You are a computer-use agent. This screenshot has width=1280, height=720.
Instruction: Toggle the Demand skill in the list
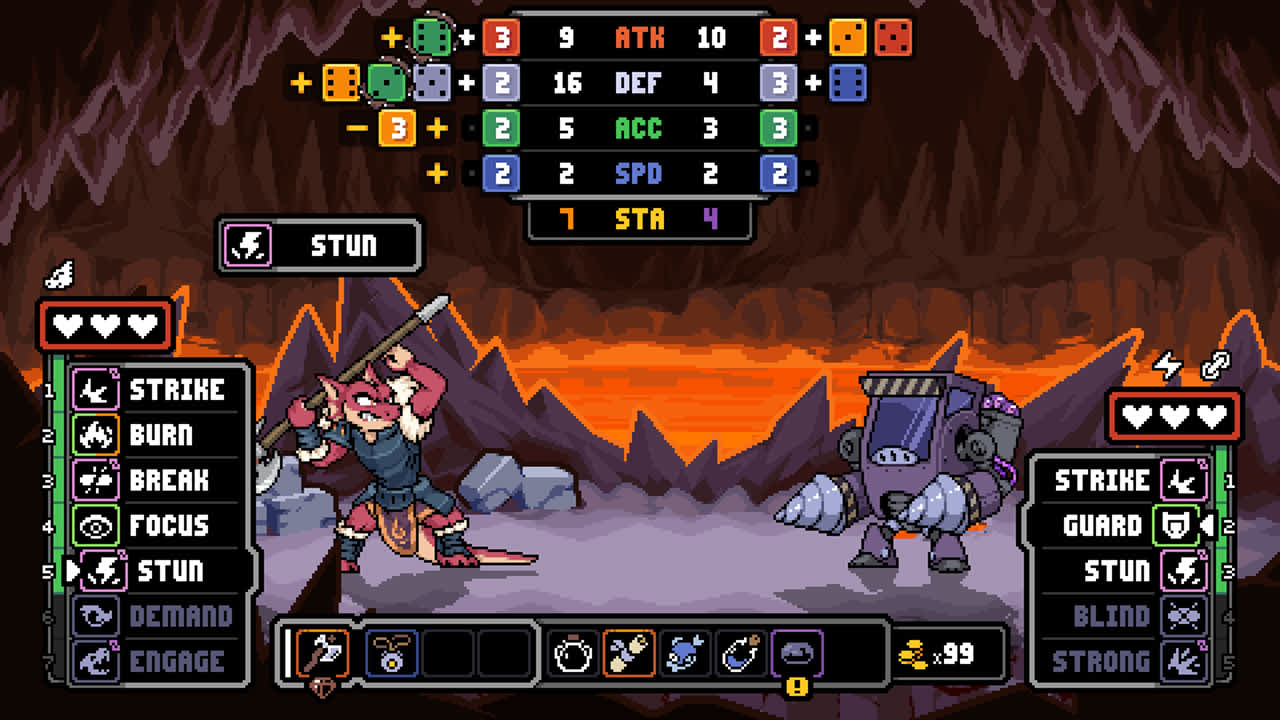155,617
